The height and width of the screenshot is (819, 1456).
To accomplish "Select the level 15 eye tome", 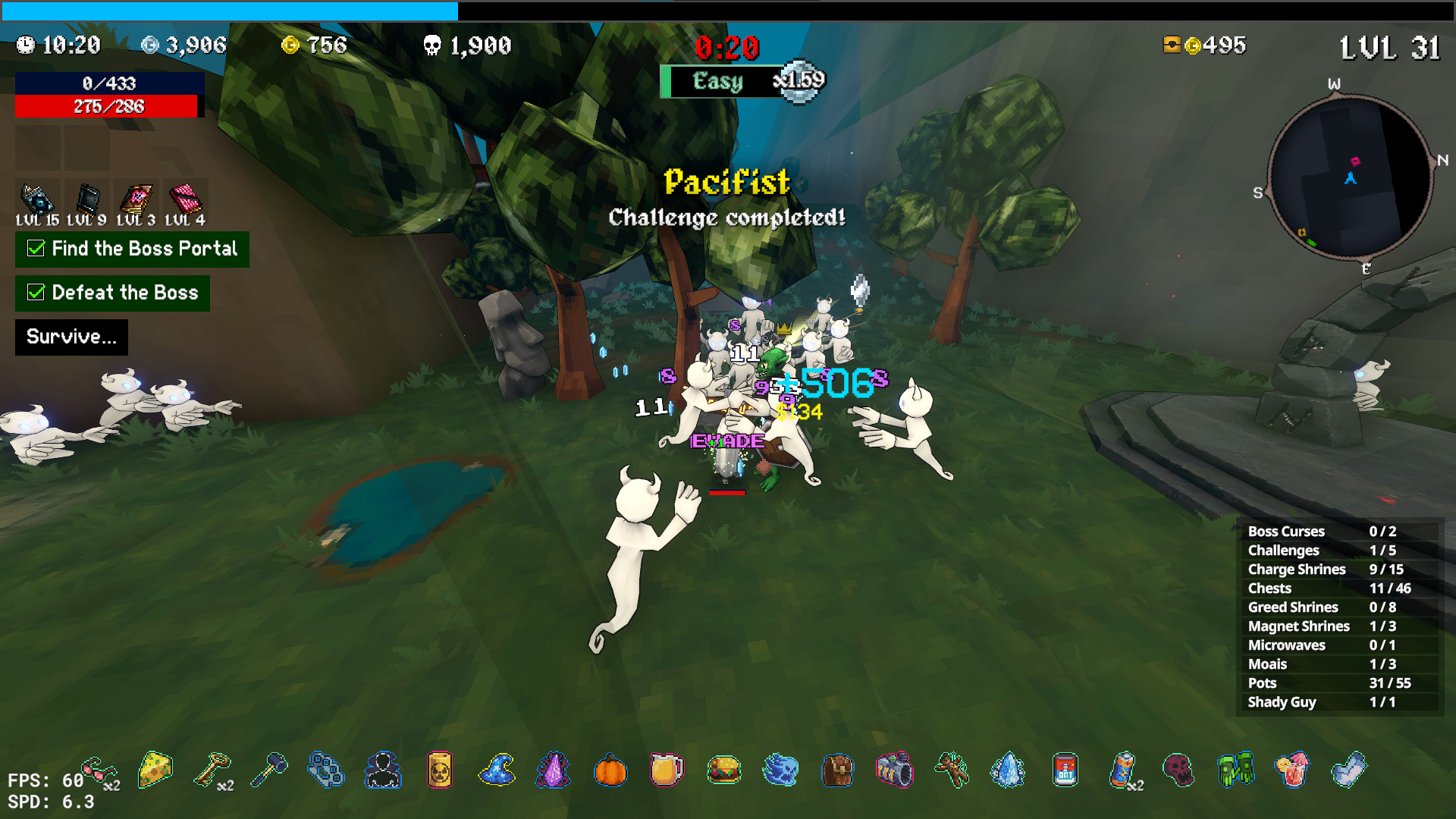I will (x=36, y=199).
